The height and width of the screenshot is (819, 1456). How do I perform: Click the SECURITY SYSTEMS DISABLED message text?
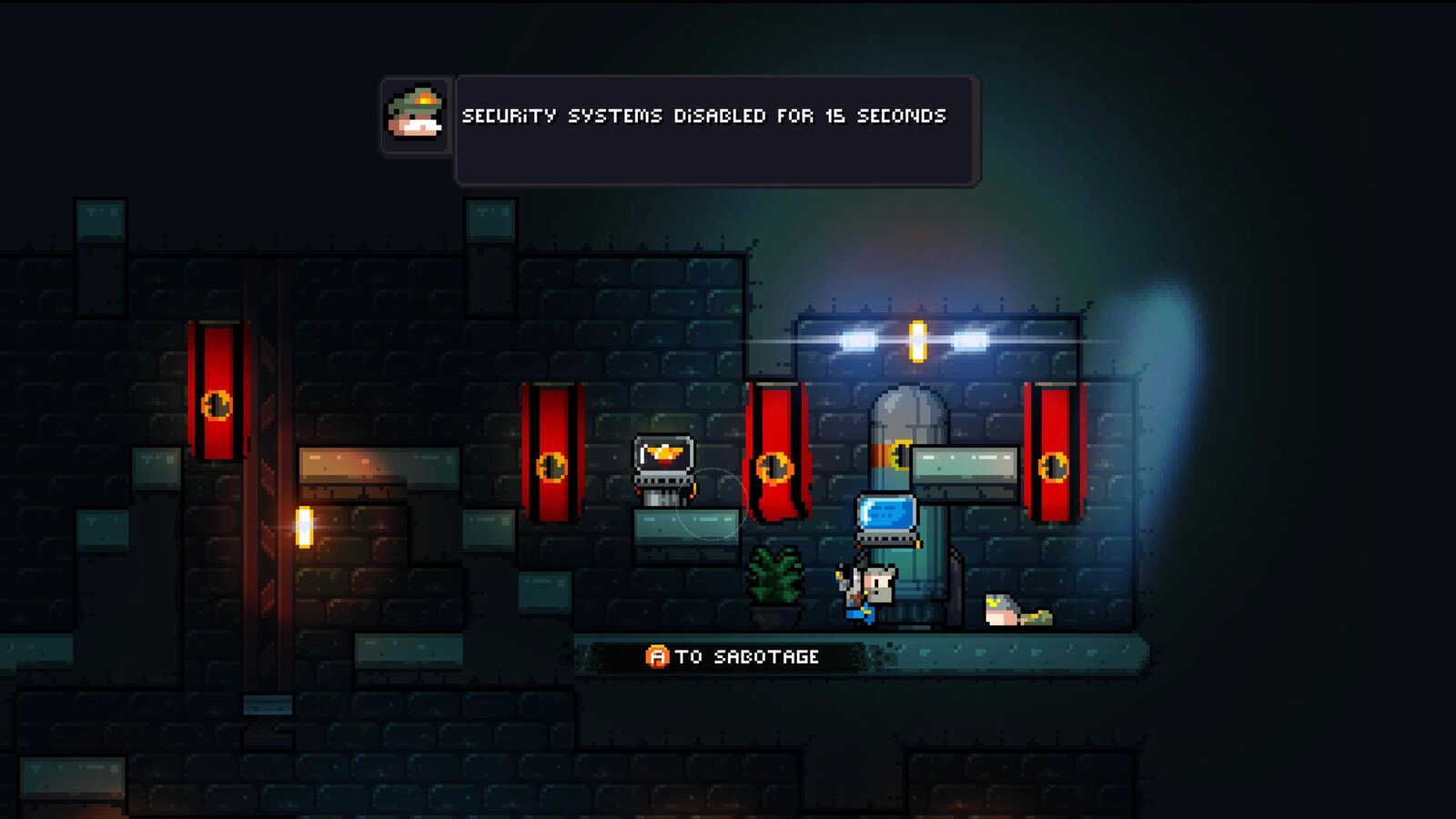point(703,116)
